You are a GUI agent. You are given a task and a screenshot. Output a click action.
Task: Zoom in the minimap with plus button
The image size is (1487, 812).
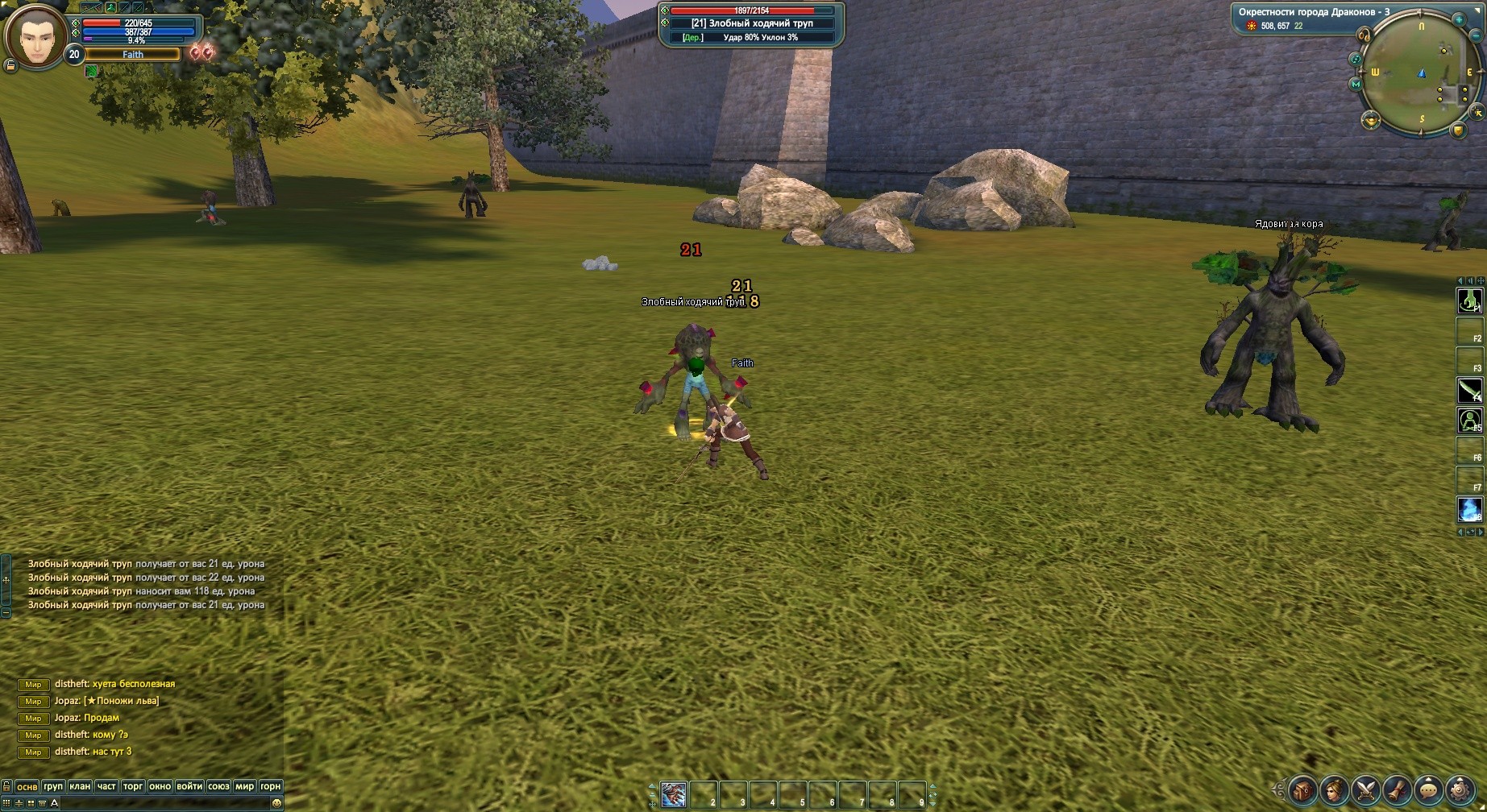[1459, 19]
